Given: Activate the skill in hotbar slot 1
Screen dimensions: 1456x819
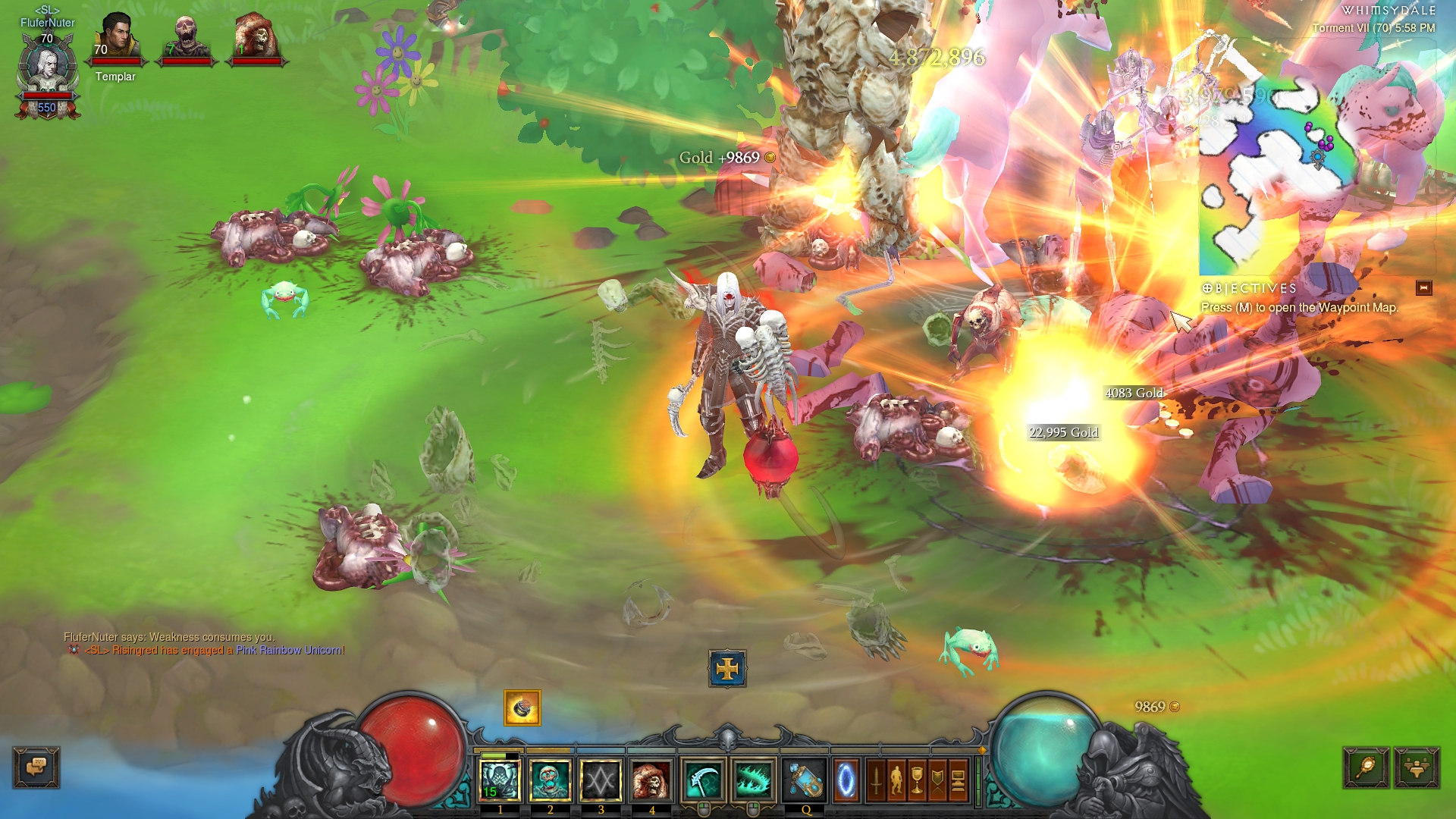Looking at the screenshot, I should [500, 780].
